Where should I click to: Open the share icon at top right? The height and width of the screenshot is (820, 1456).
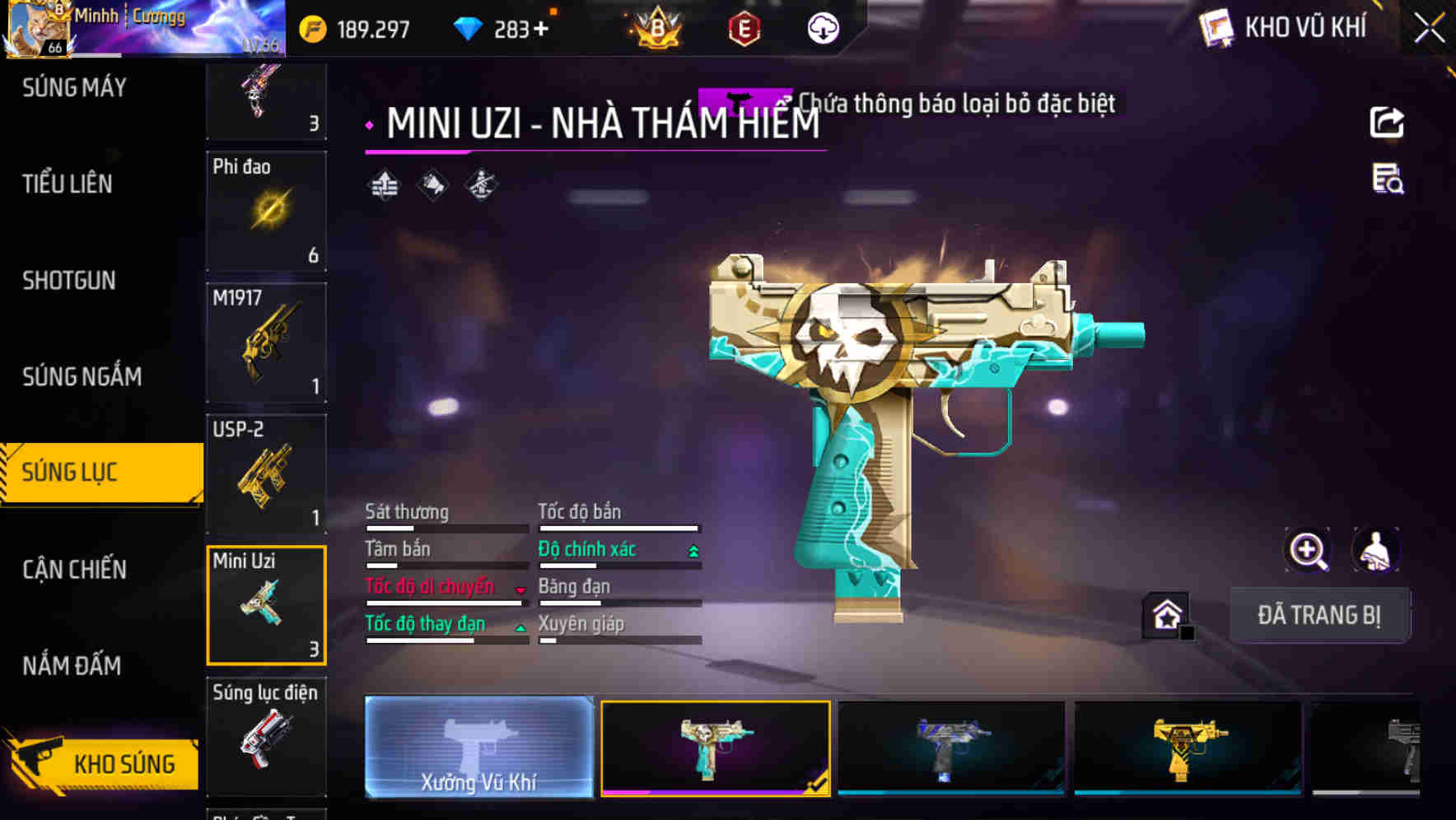pyautogui.click(x=1388, y=120)
